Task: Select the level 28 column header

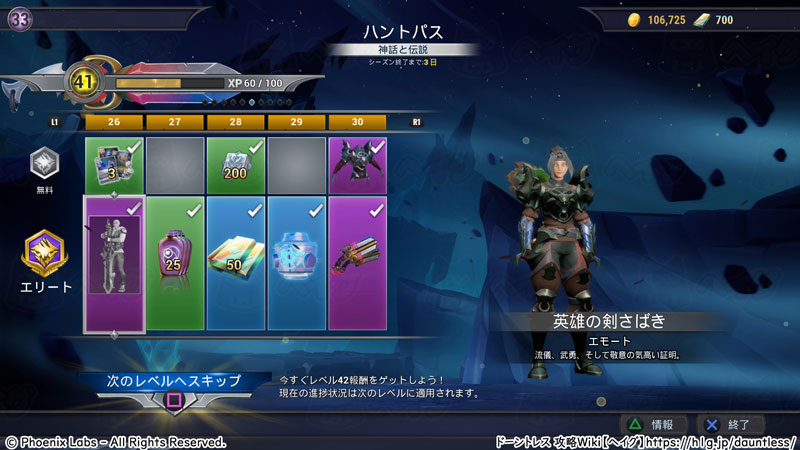Action: pyautogui.click(x=236, y=122)
